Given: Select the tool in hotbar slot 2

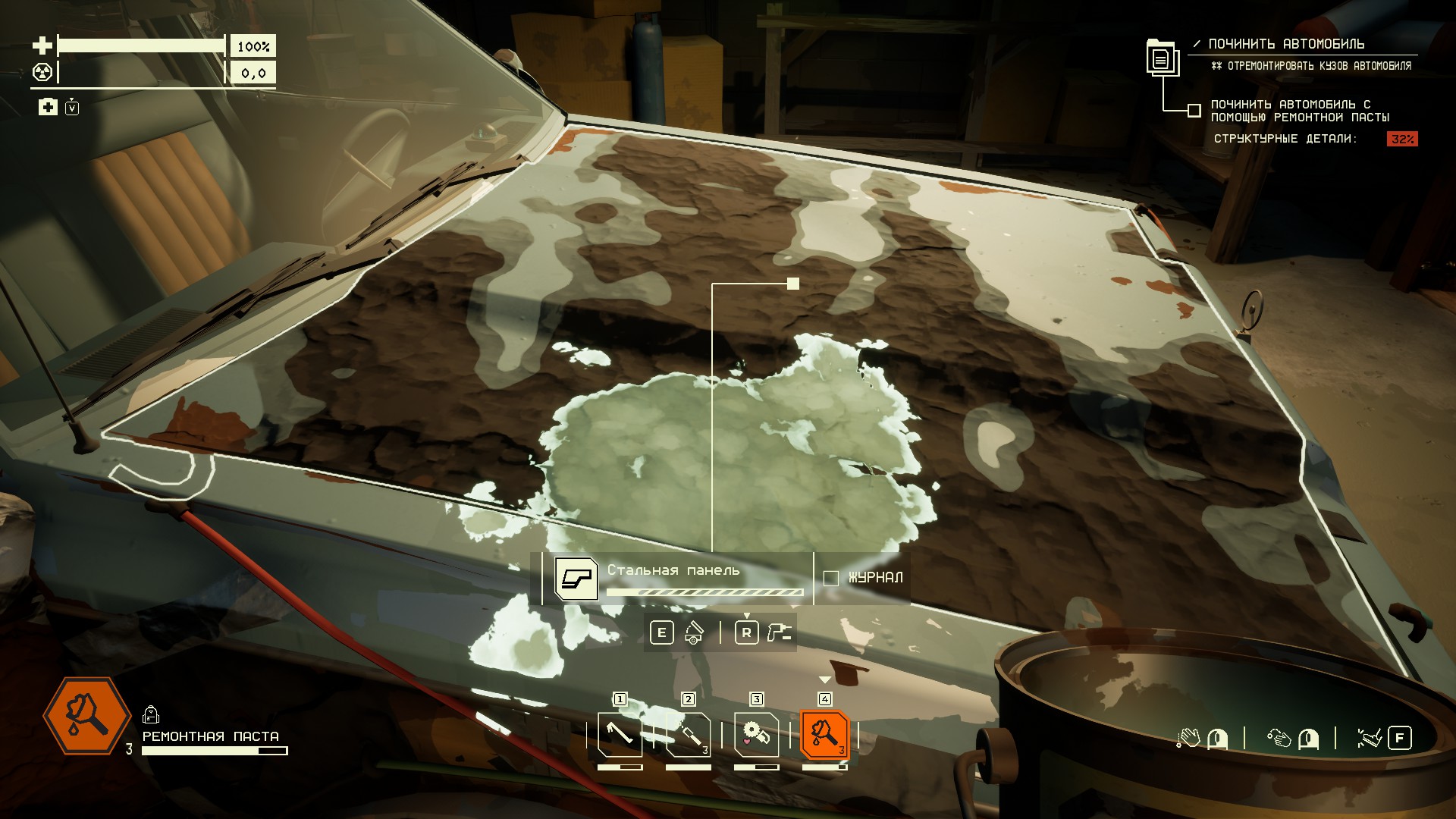Looking at the screenshot, I should 688,734.
